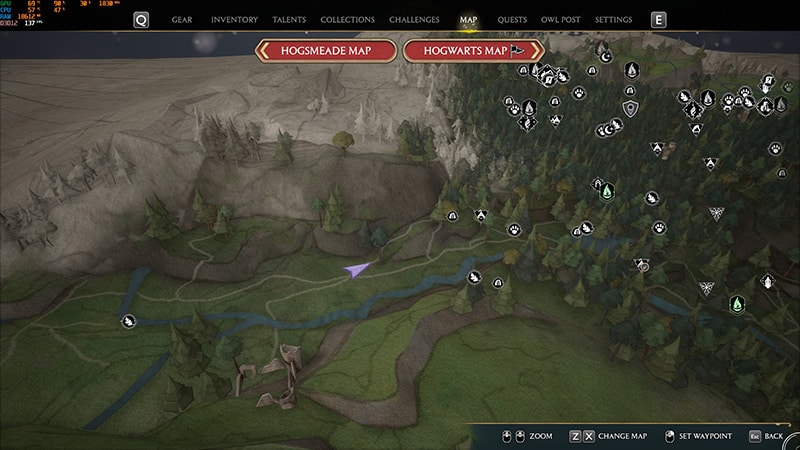View the Quests tab
This screenshot has width=800, height=450.
pyautogui.click(x=513, y=19)
